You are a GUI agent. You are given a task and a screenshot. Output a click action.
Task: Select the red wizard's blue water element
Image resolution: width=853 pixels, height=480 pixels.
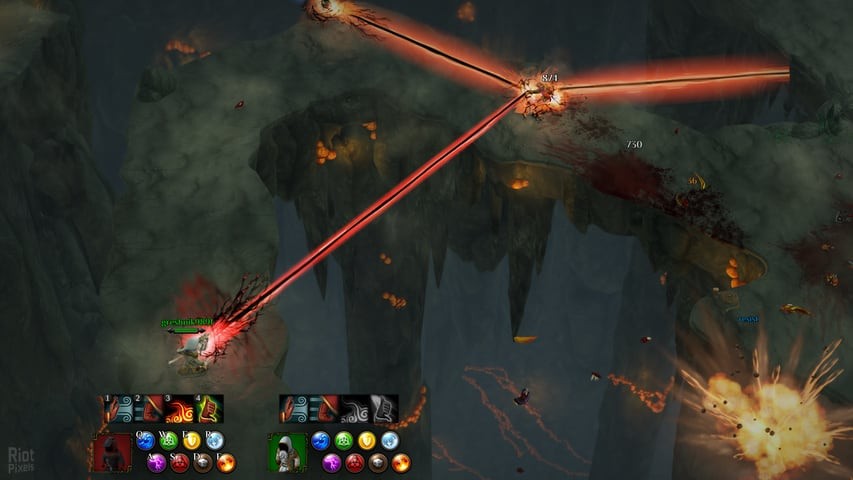click(145, 439)
